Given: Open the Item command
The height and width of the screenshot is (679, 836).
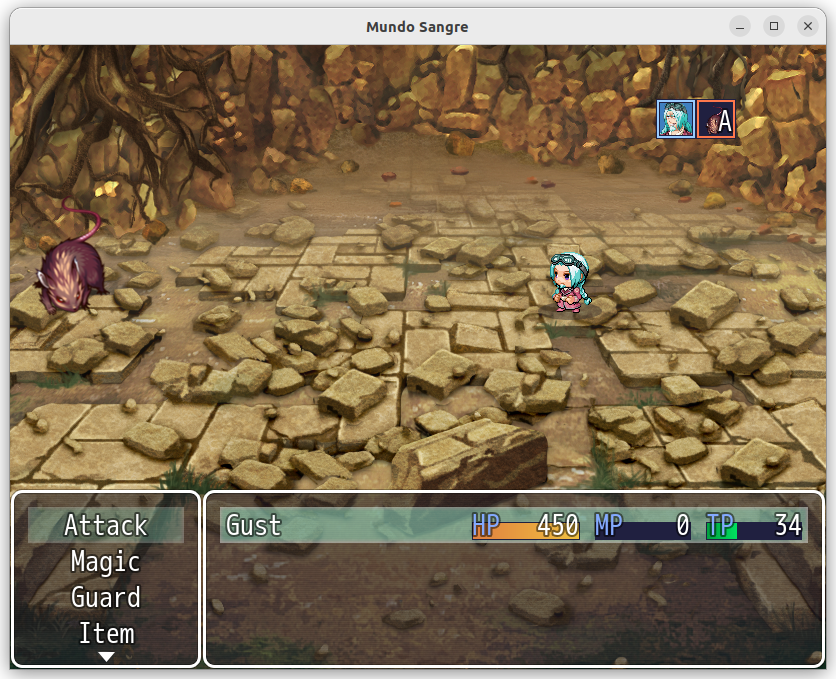Looking at the screenshot, I should (106, 633).
